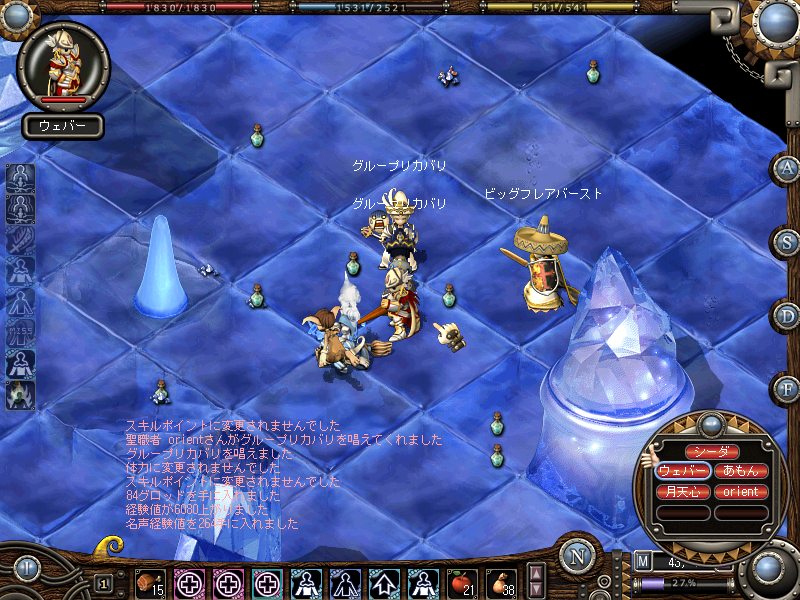Image resolution: width=800 pixels, height=600 pixels.
Task: Click the S shortcut button
Action: [787, 242]
